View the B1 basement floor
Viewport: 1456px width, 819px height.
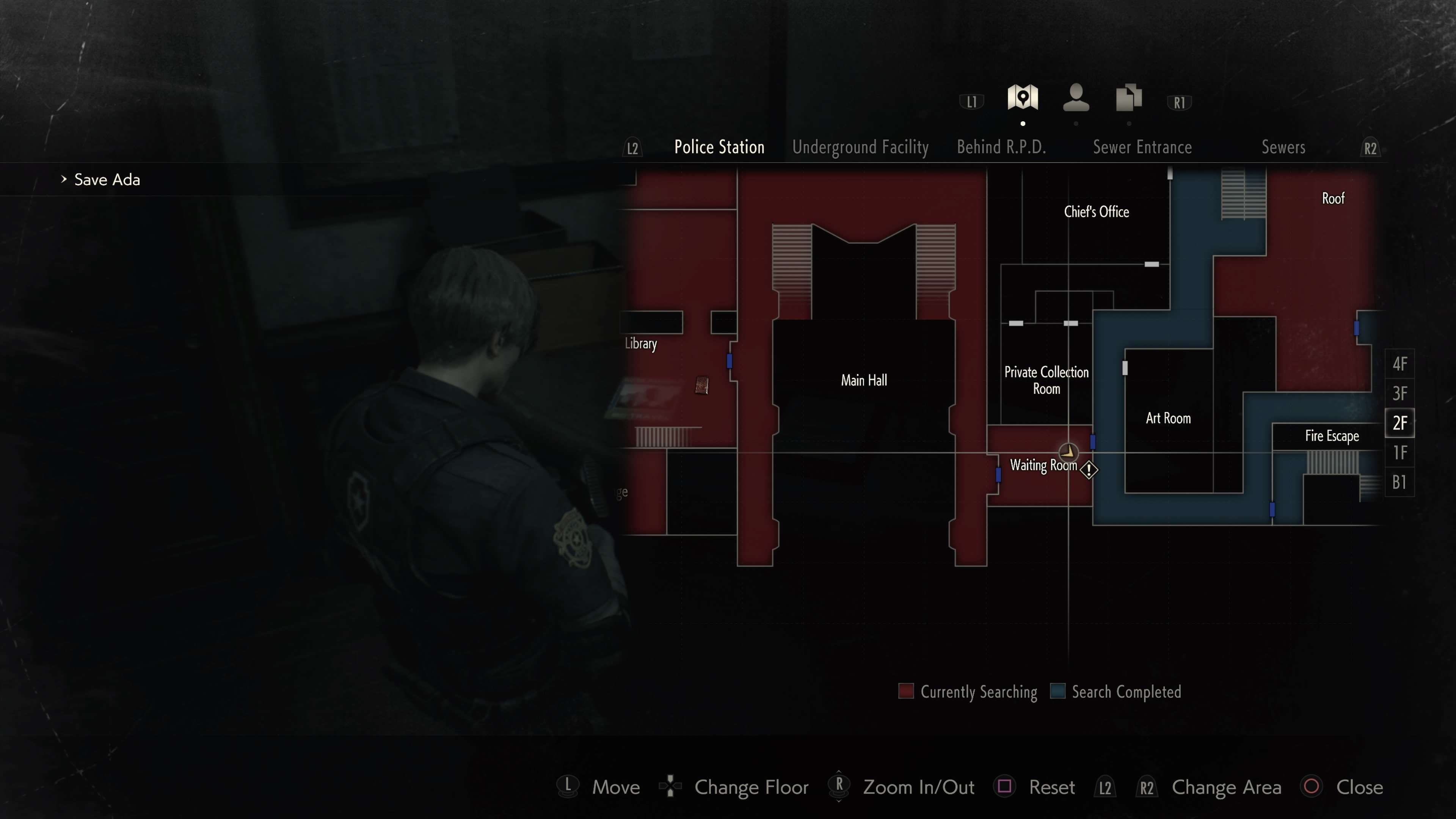(x=1400, y=482)
